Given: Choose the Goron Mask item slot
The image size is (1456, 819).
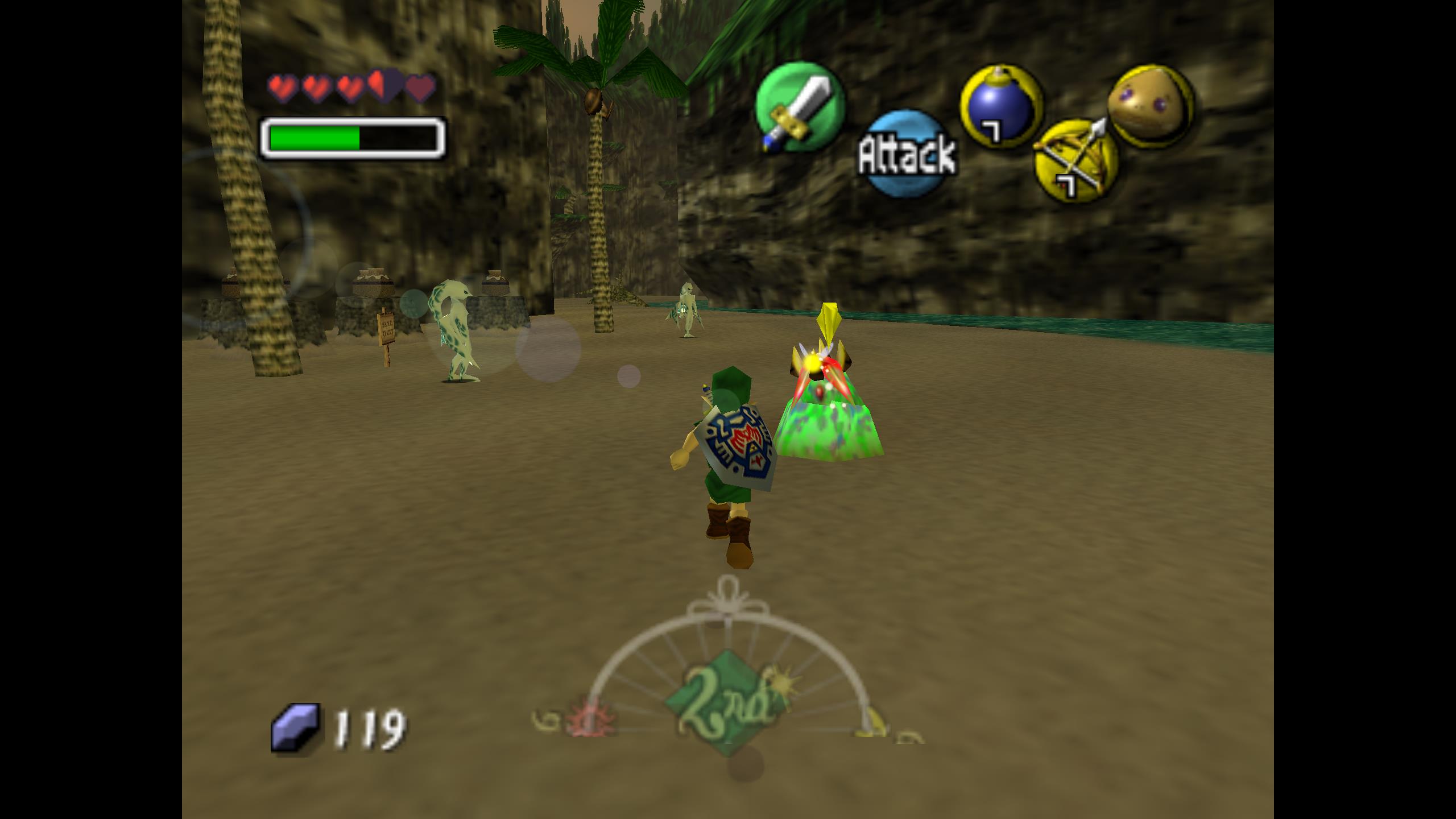Looking at the screenshot, I should click(x=1150, y=106).
